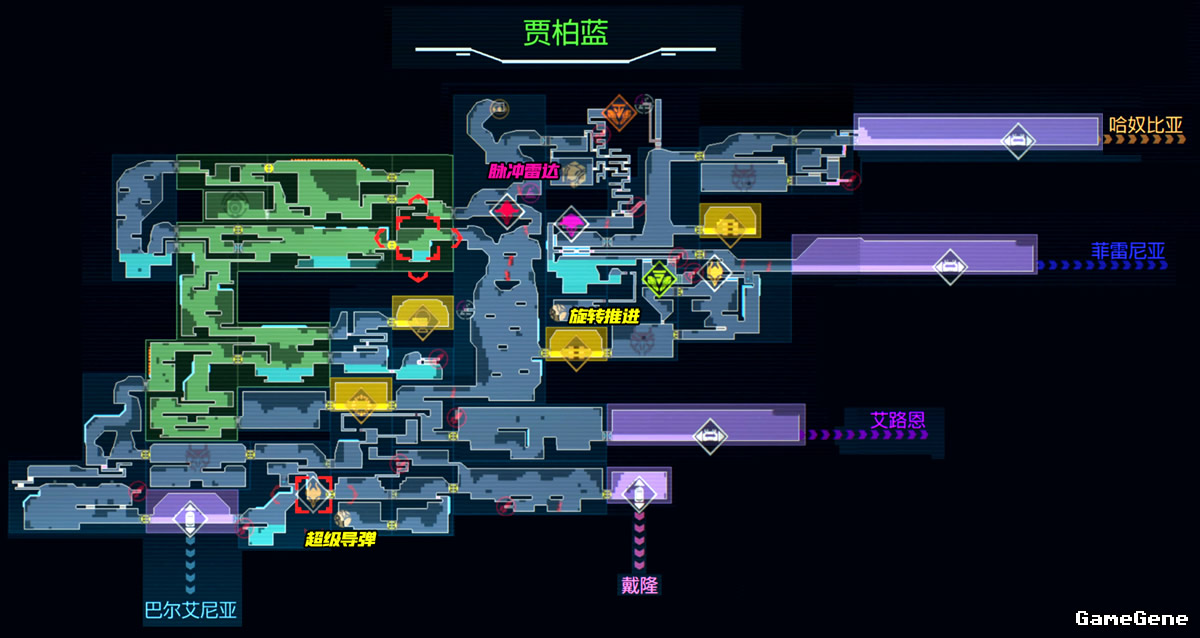1200x638 pixels.
Task: Click the orange diamond marker at map top
Action: 620,113
